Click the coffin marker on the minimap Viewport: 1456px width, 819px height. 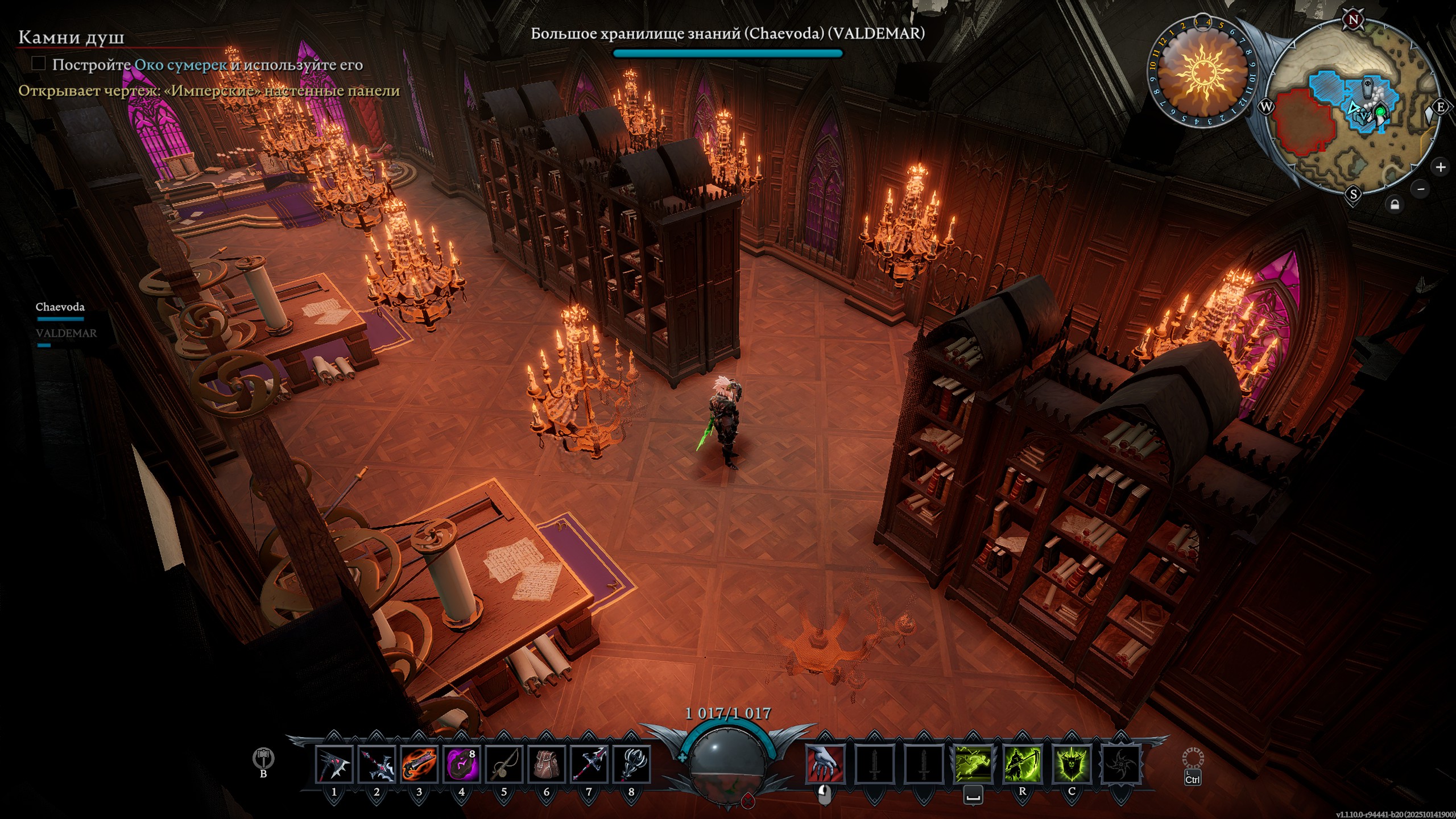[x=1368, y=90]
